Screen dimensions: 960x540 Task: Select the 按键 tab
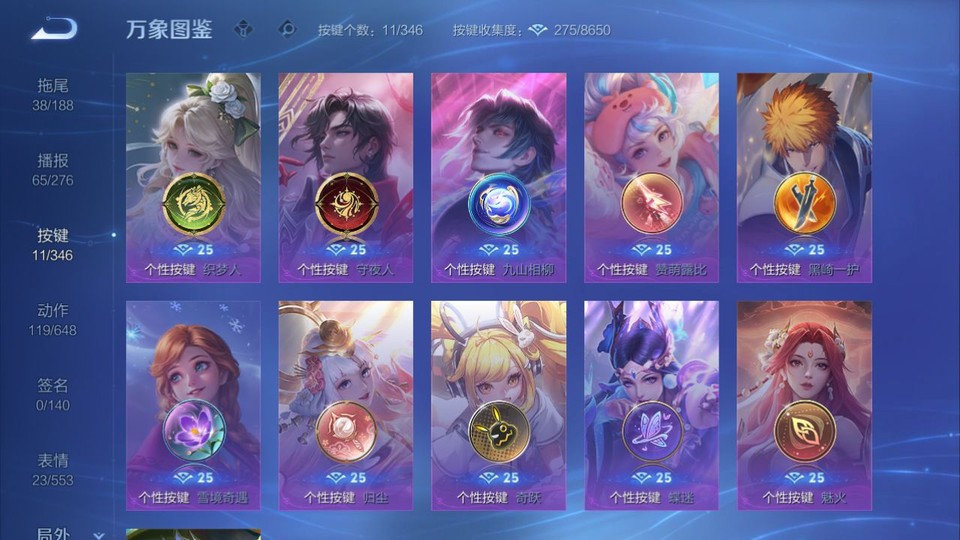pos(53,244)
